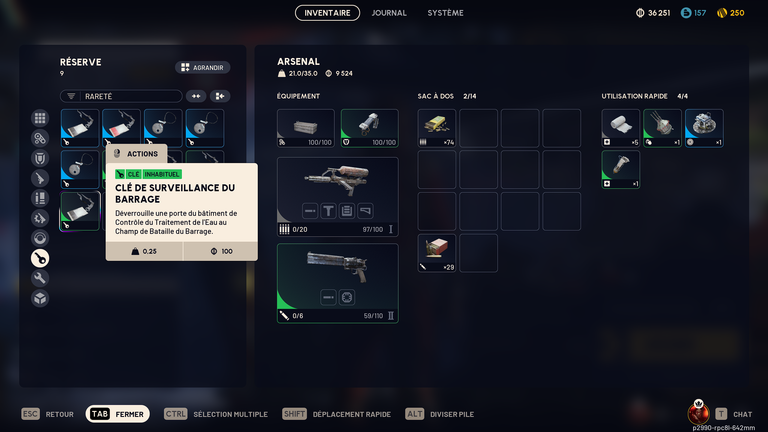Select the Inventaire tab

[327, 13]
